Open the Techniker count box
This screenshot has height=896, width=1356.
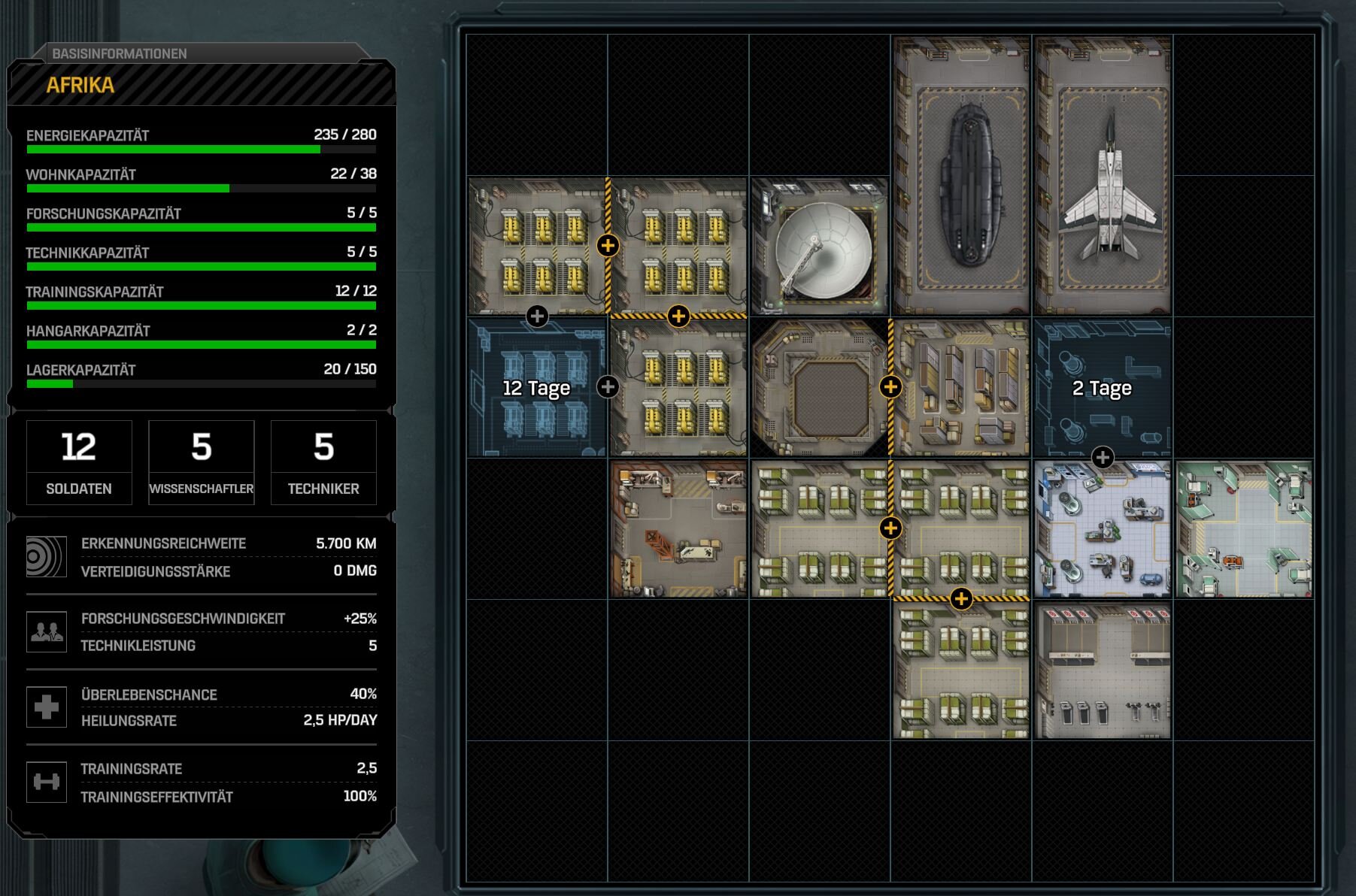click(323, 462)
